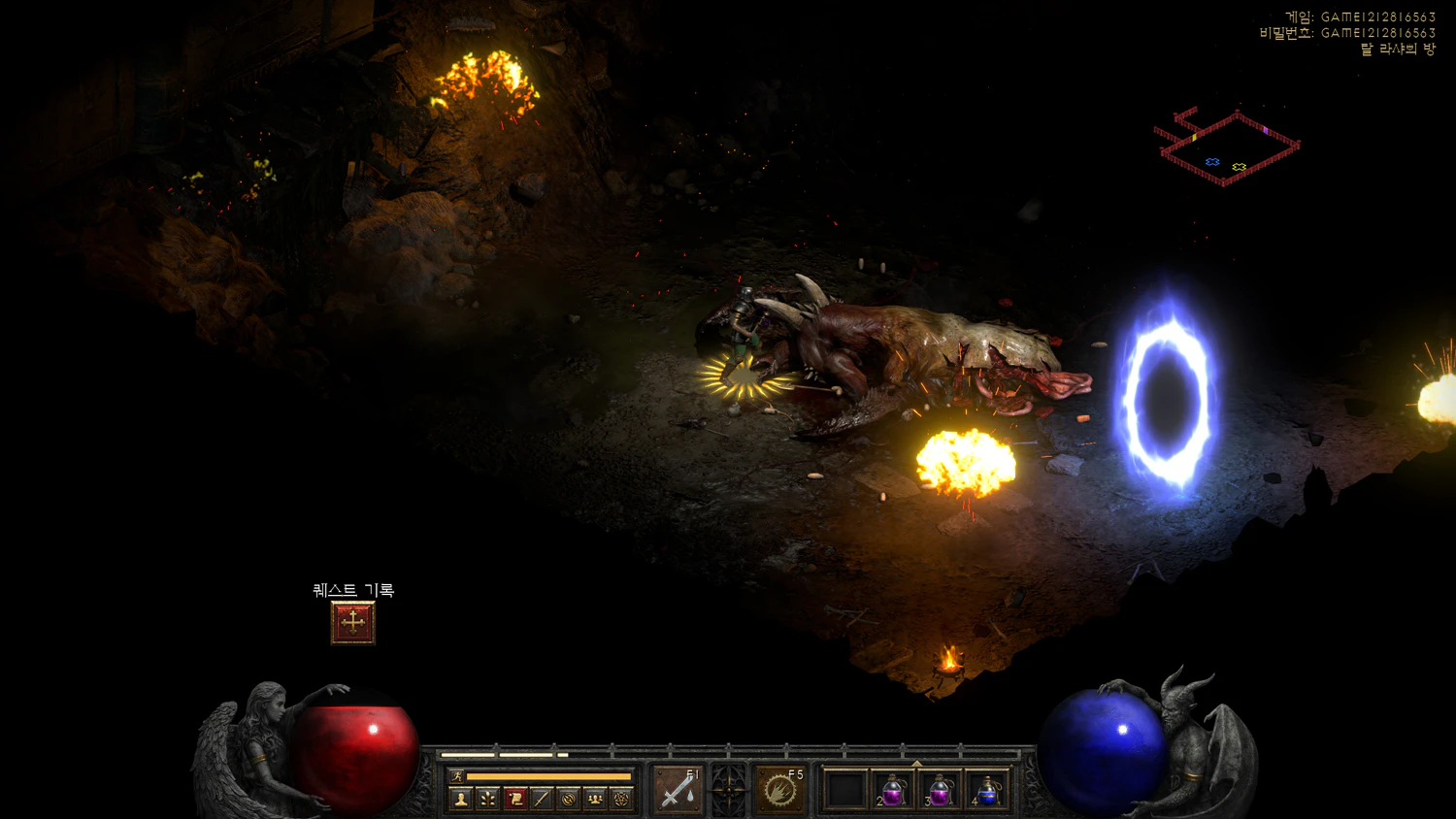Screen dimensions: 1456x819
Task: Use the purple potion in belt slot 2
Action: point(893,790)
